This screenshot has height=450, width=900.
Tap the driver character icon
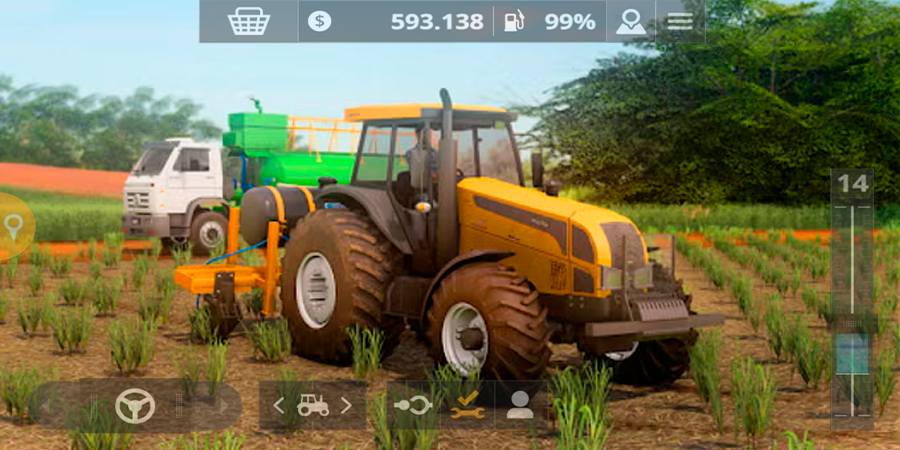(x=519, y=405)
